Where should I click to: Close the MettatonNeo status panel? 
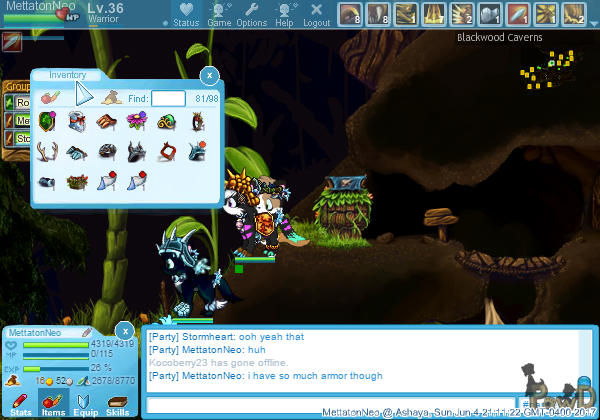point(124,331)
